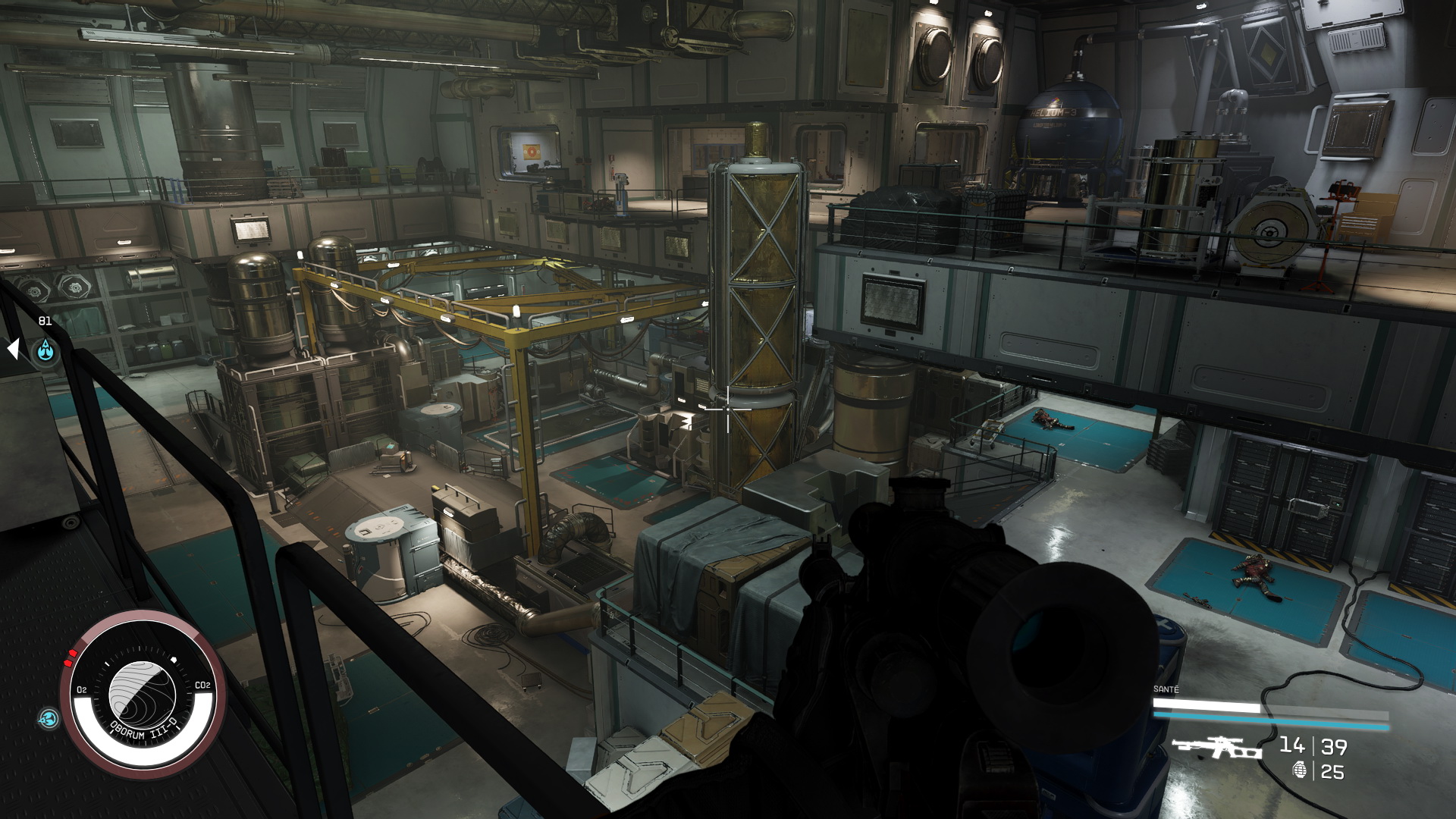
Task: Click the blue objective marker icon
Action: tap(46, 351)
